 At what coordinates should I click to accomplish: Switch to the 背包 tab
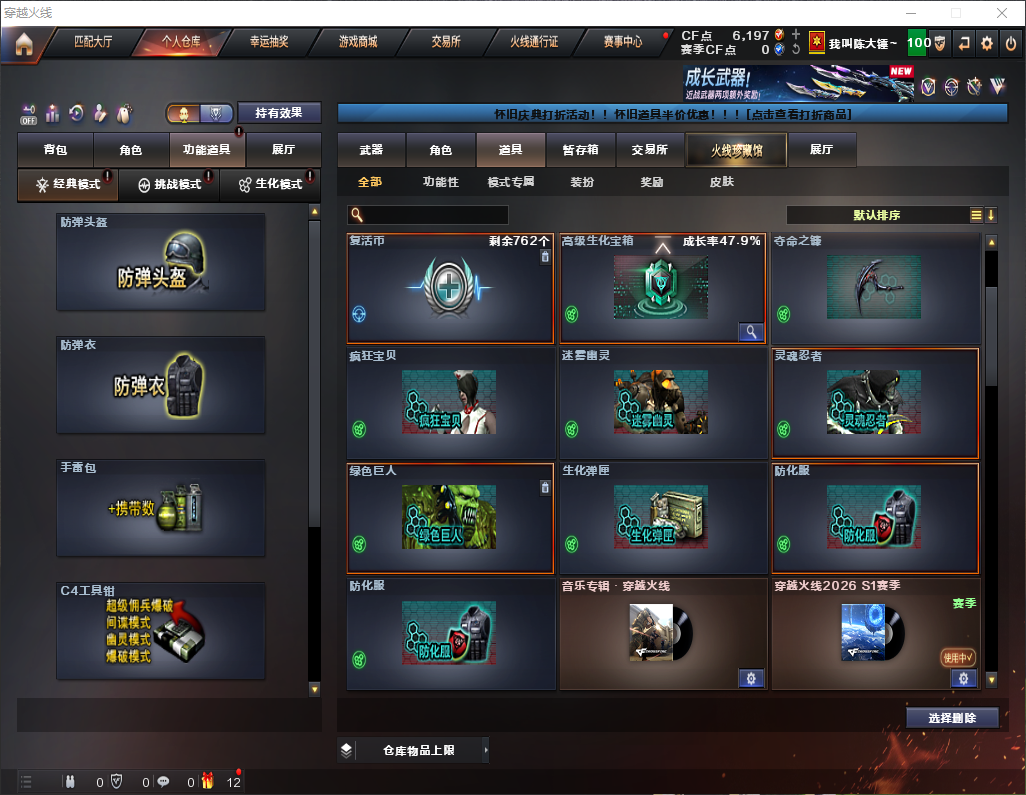point(55,150)
